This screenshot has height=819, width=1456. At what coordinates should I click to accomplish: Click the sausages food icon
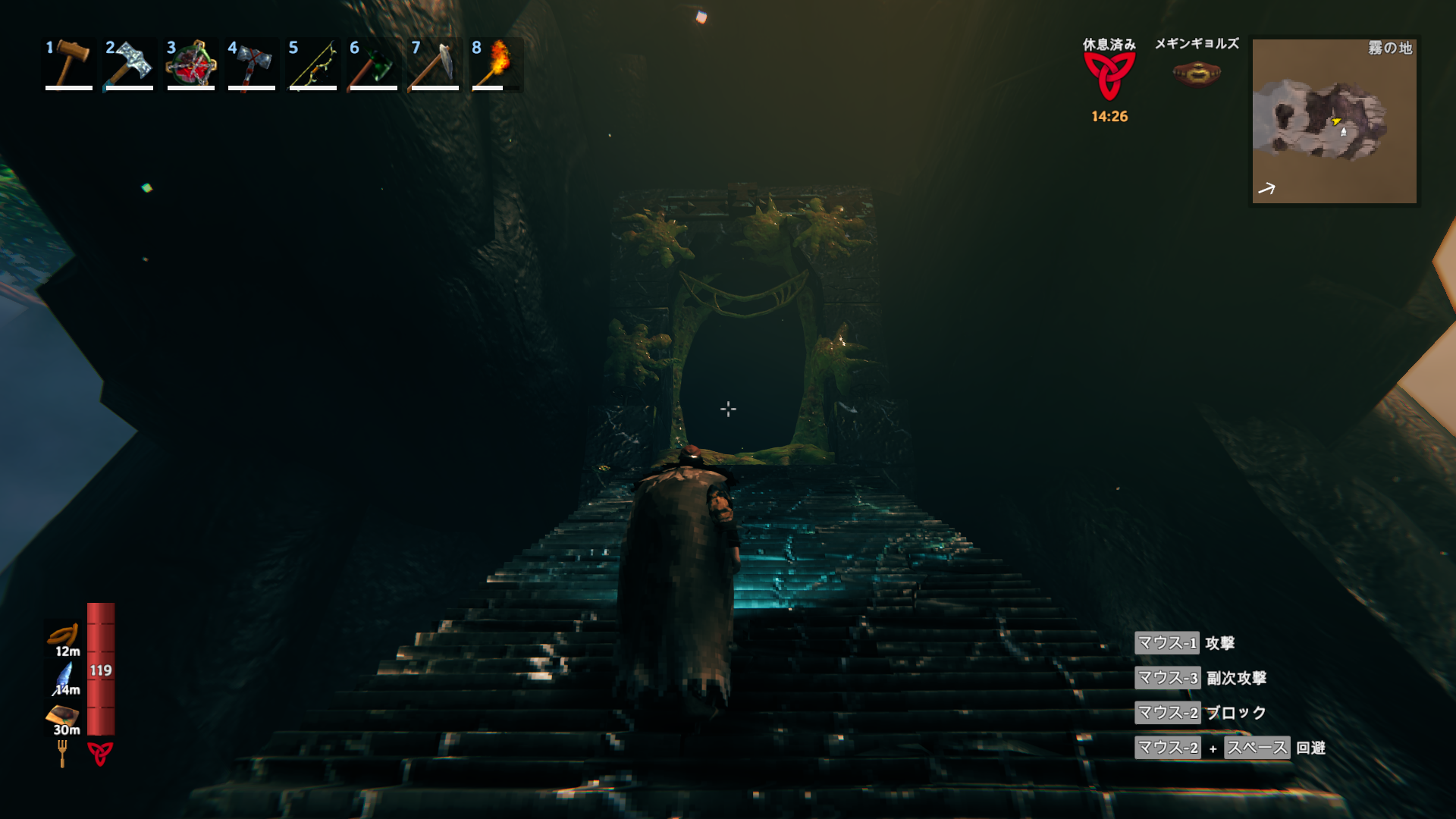pyautogui.click(x=64, y=635)
